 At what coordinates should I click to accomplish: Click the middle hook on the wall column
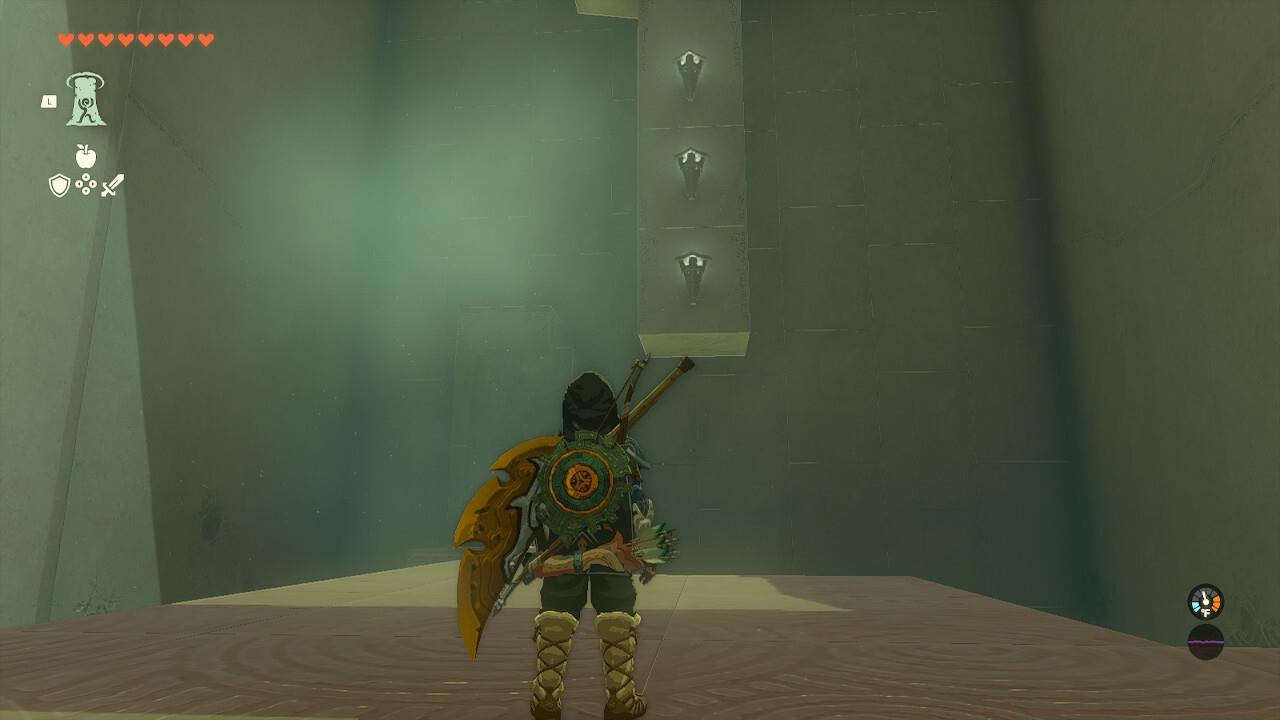tap(689, 162)
